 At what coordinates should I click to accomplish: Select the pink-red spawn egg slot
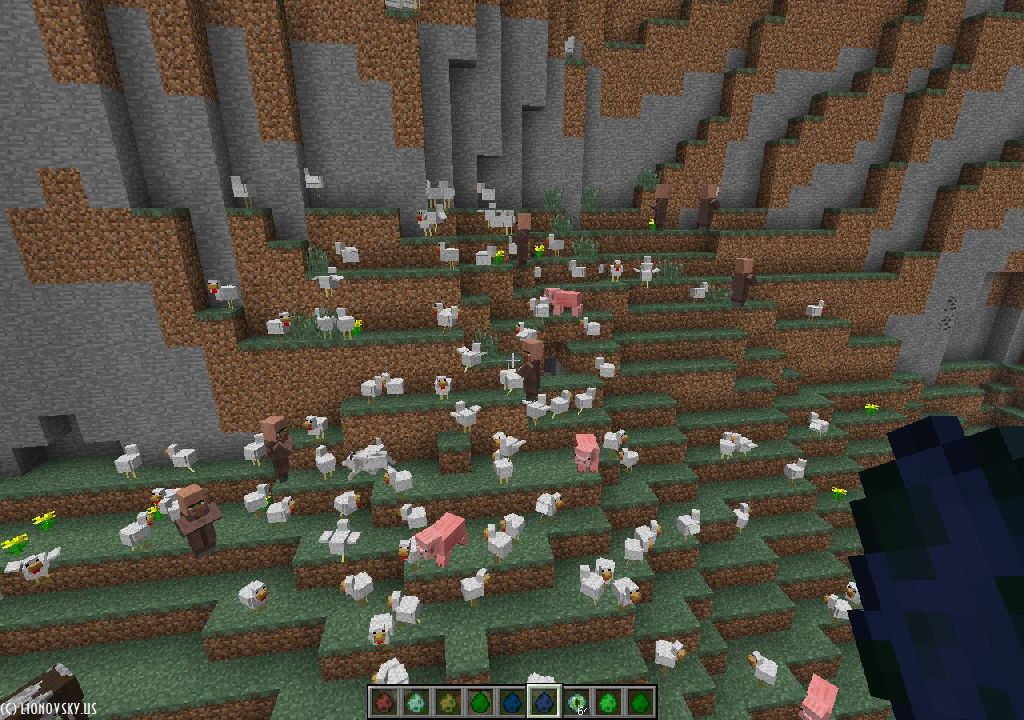pyautogui.click(x=384, y=702)
